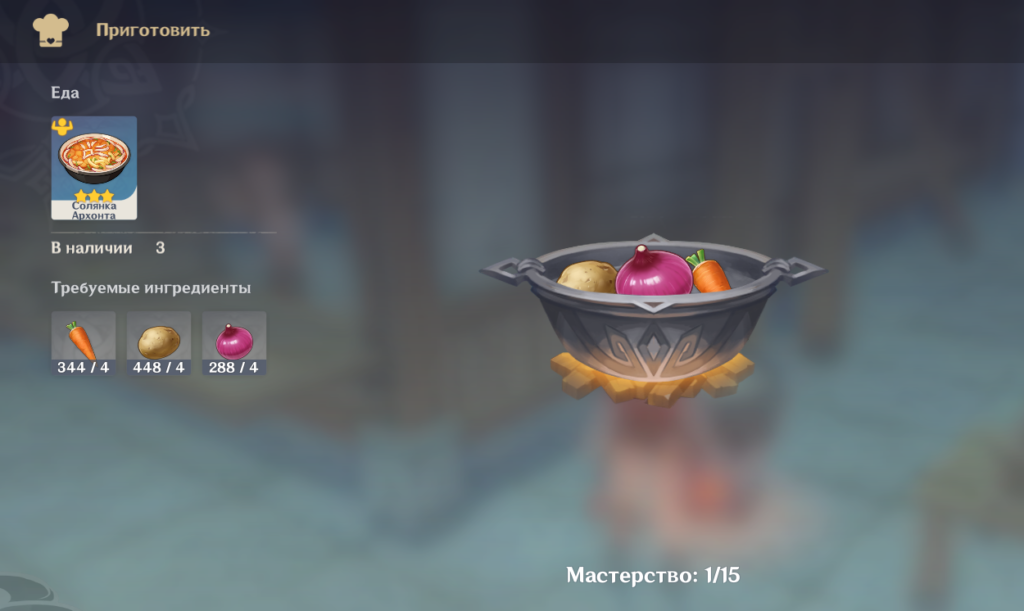Select the red onion ingredient slot
This screenshot has width=1024, height=611.
pyautogui.click(x=234, y=342)
